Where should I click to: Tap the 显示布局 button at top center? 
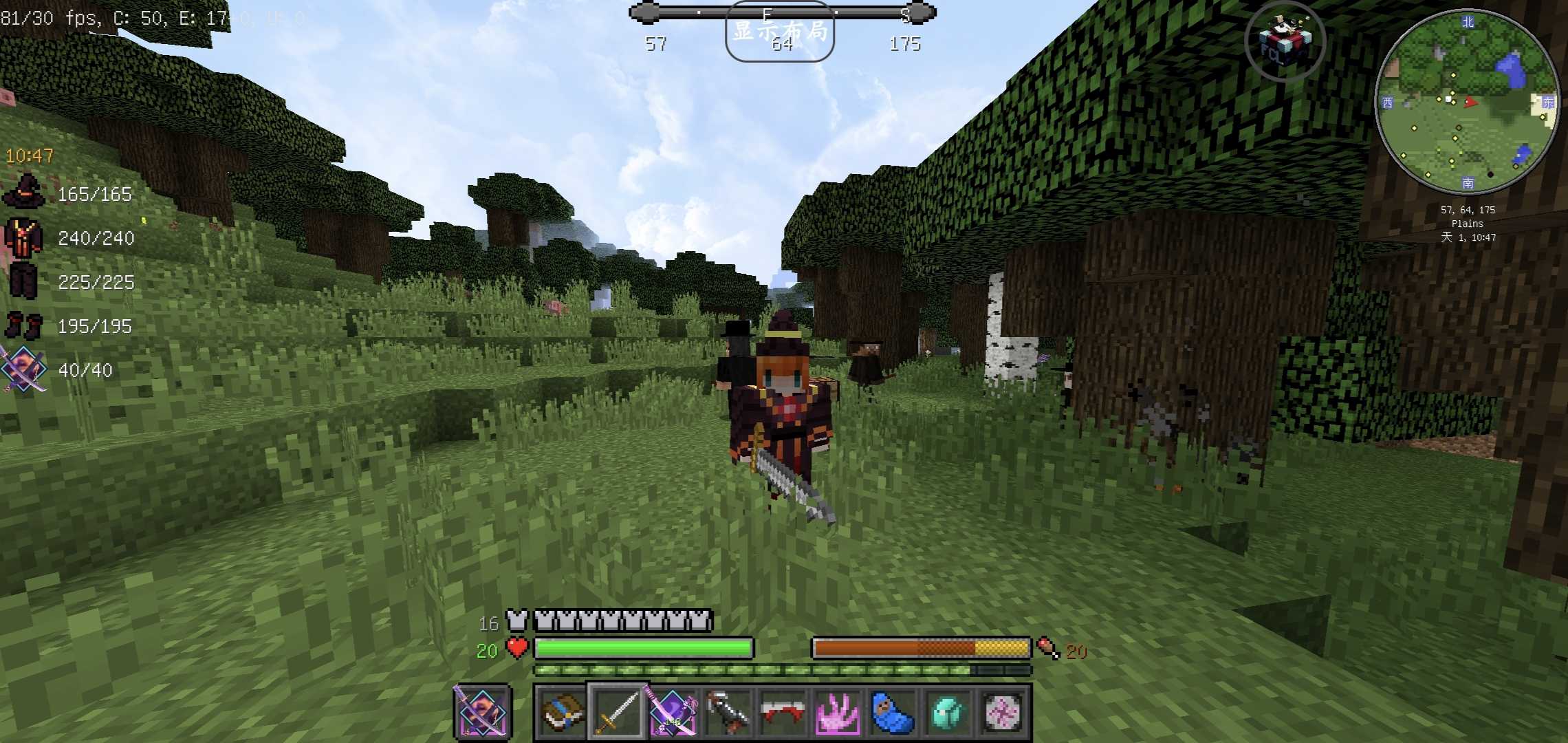tap(779, 32)
